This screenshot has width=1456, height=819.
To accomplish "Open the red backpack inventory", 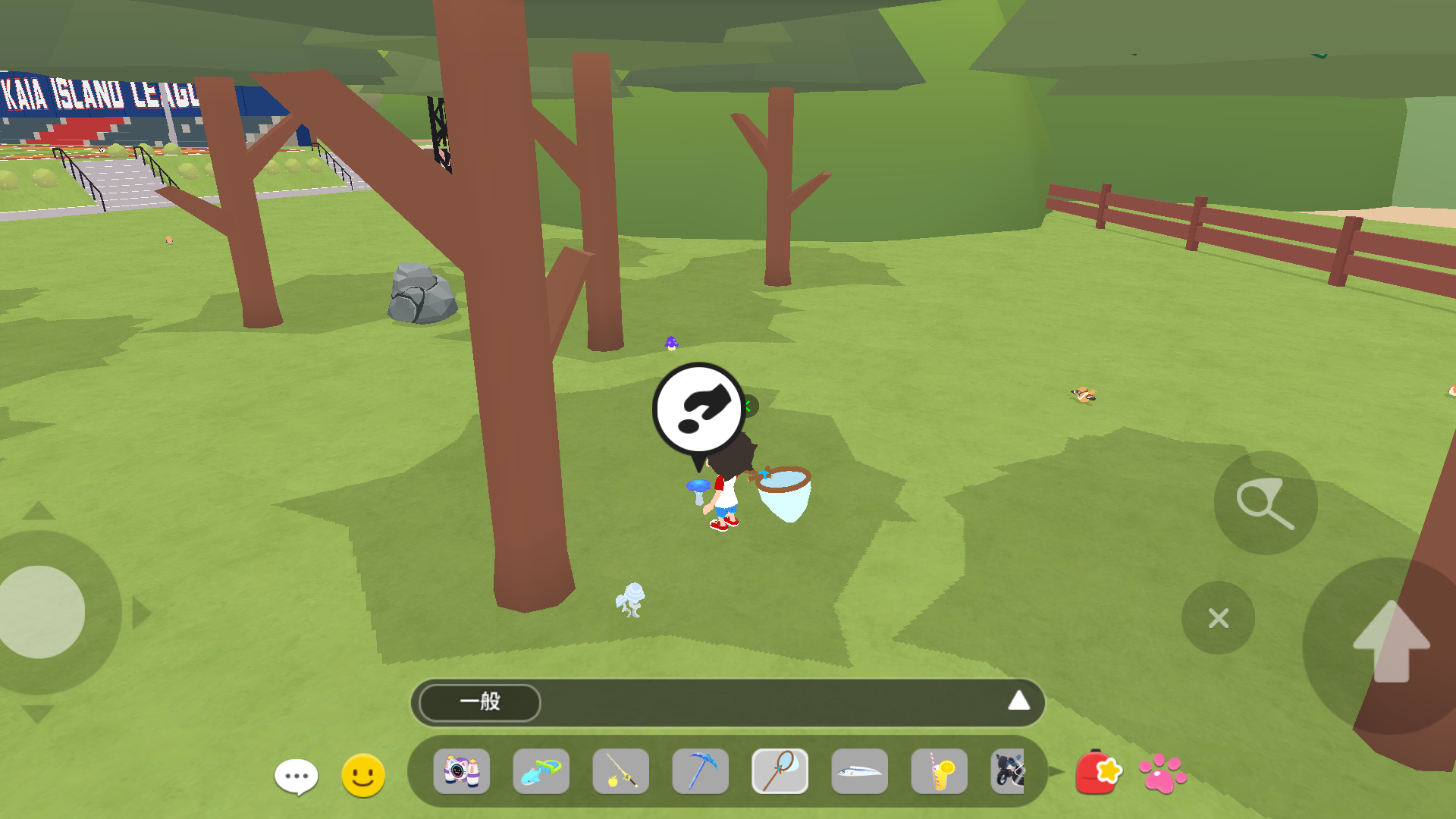I will (x=1098, y=773).
